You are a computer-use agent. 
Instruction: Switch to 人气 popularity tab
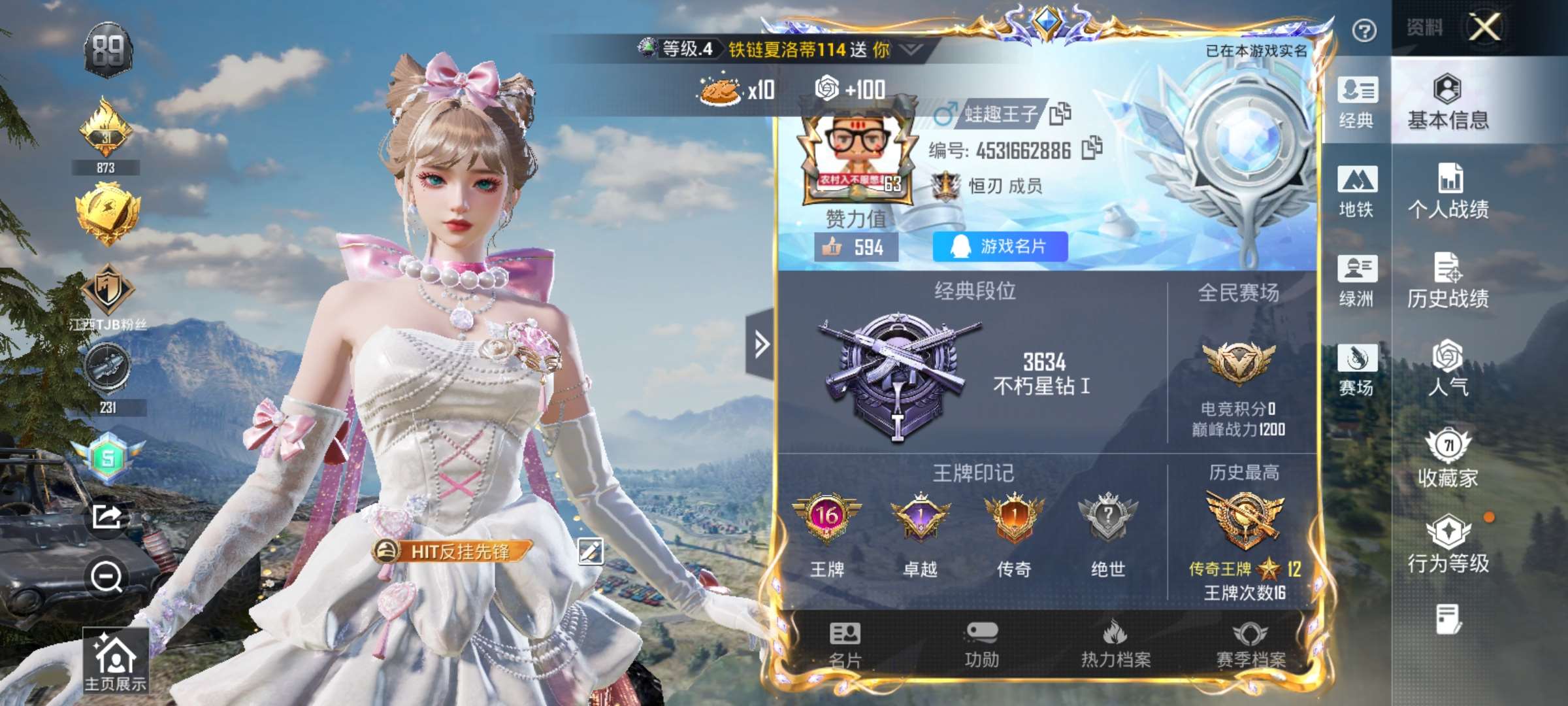pyautogui.click(x=1448, y=368)
